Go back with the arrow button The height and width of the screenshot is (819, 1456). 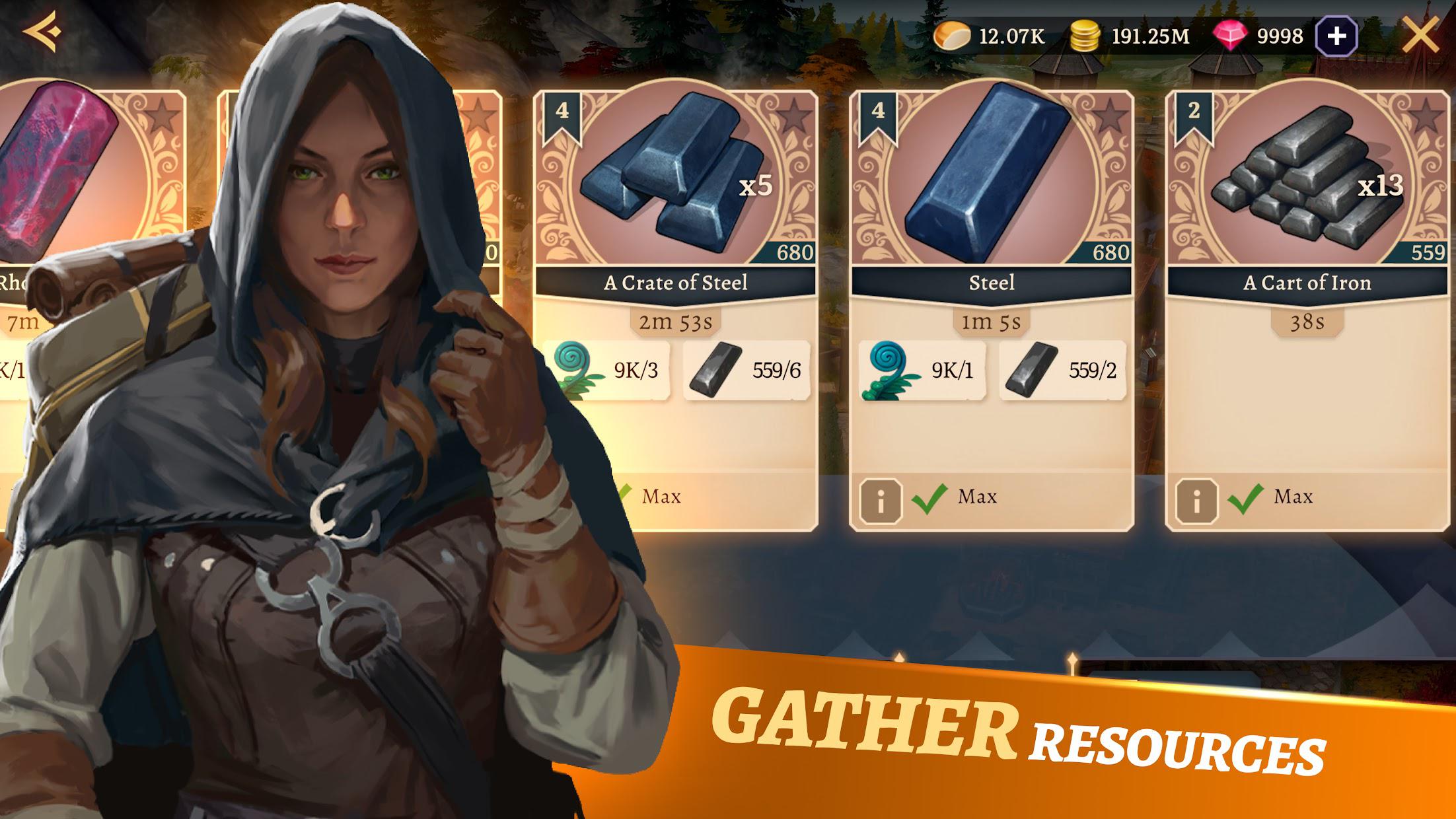42,31
